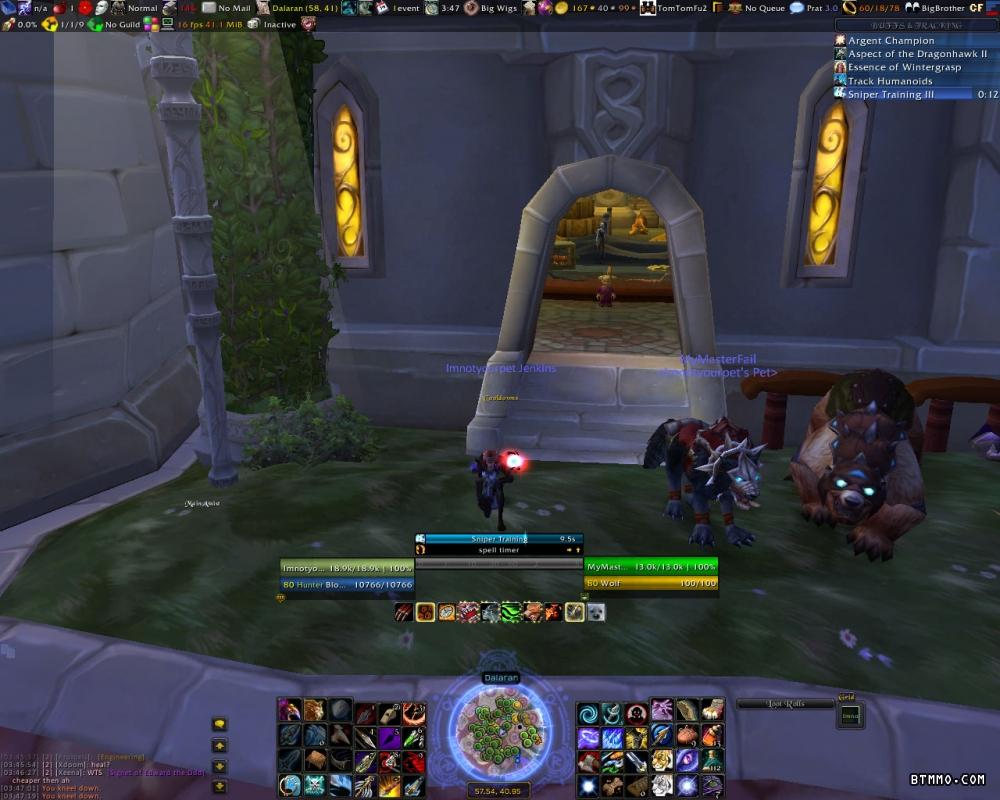Click the Loot Rolls anchor bar
This screenshot has height=800, width=1000.
click(x=785, y=704)
